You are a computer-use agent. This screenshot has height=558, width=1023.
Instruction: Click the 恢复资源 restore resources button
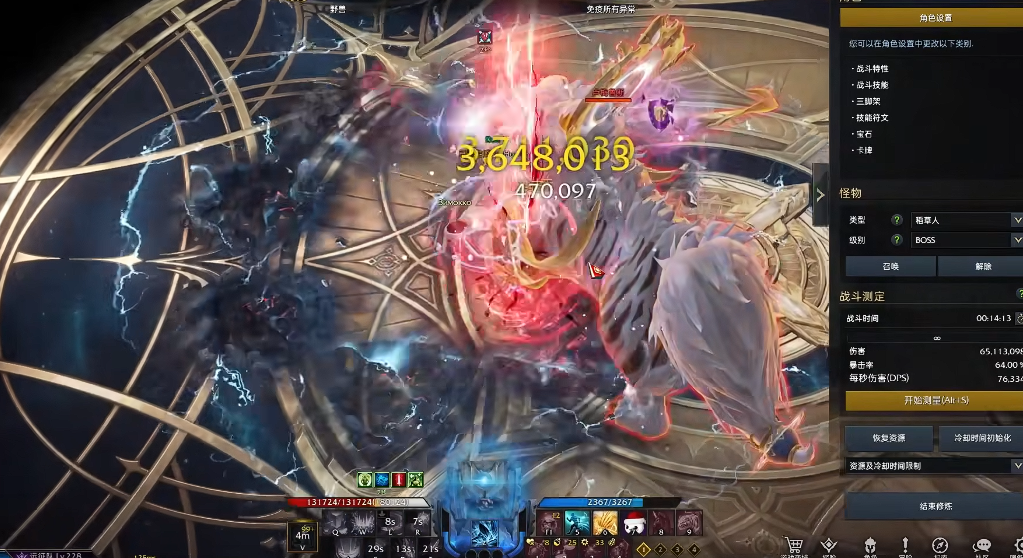coord(889,438)
